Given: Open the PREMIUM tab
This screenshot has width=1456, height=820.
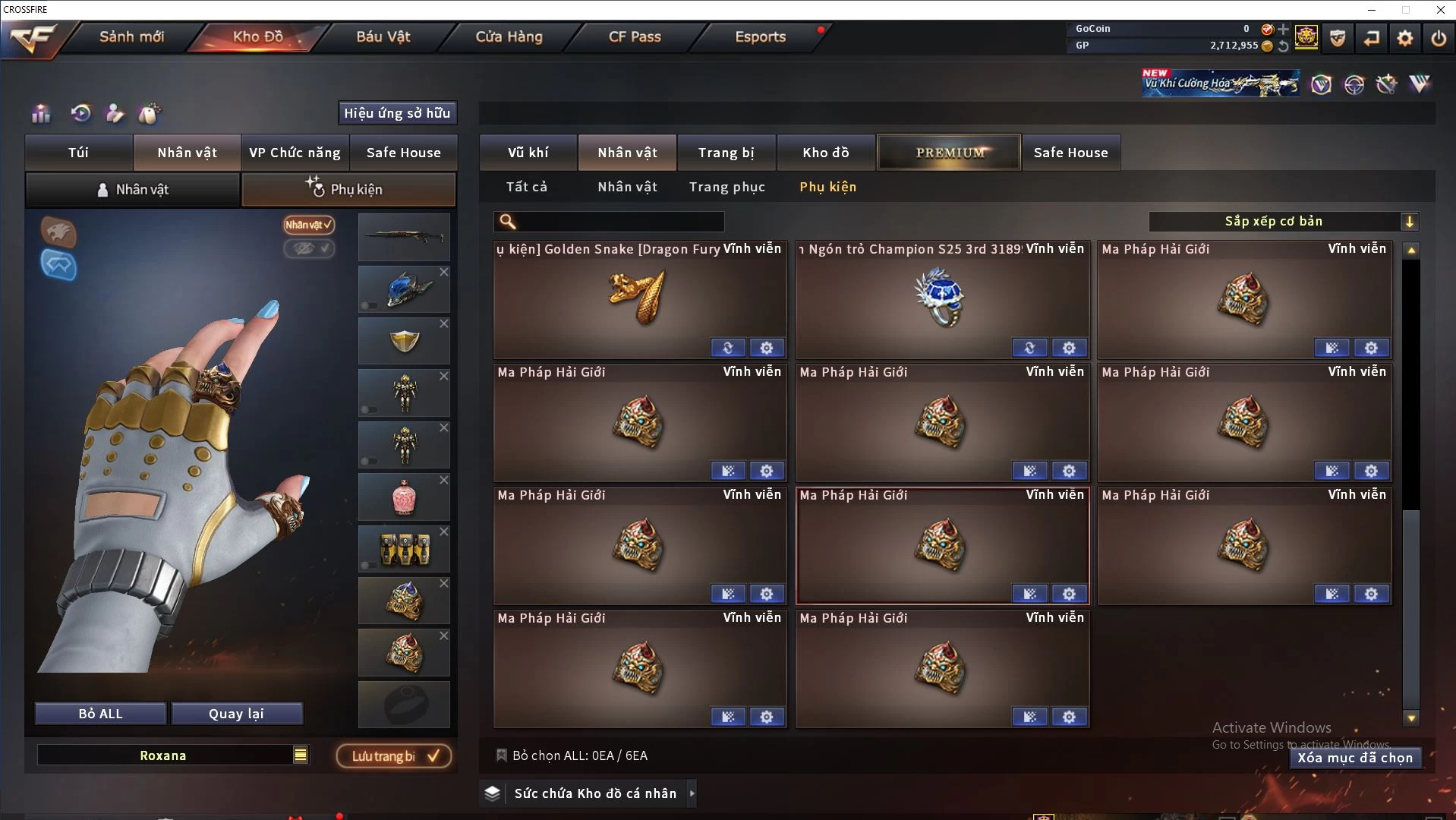Looking at the screenshot, I should [949, 153].
